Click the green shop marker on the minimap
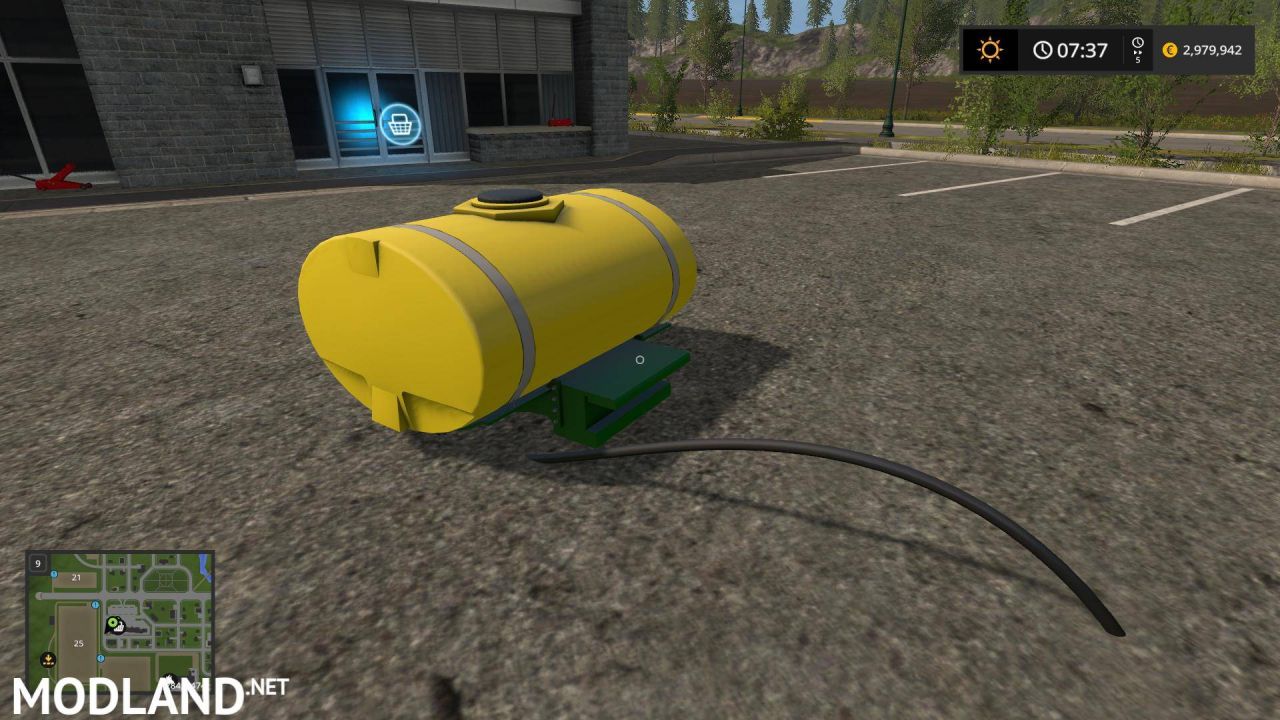1280x720 pixels. 113,622
